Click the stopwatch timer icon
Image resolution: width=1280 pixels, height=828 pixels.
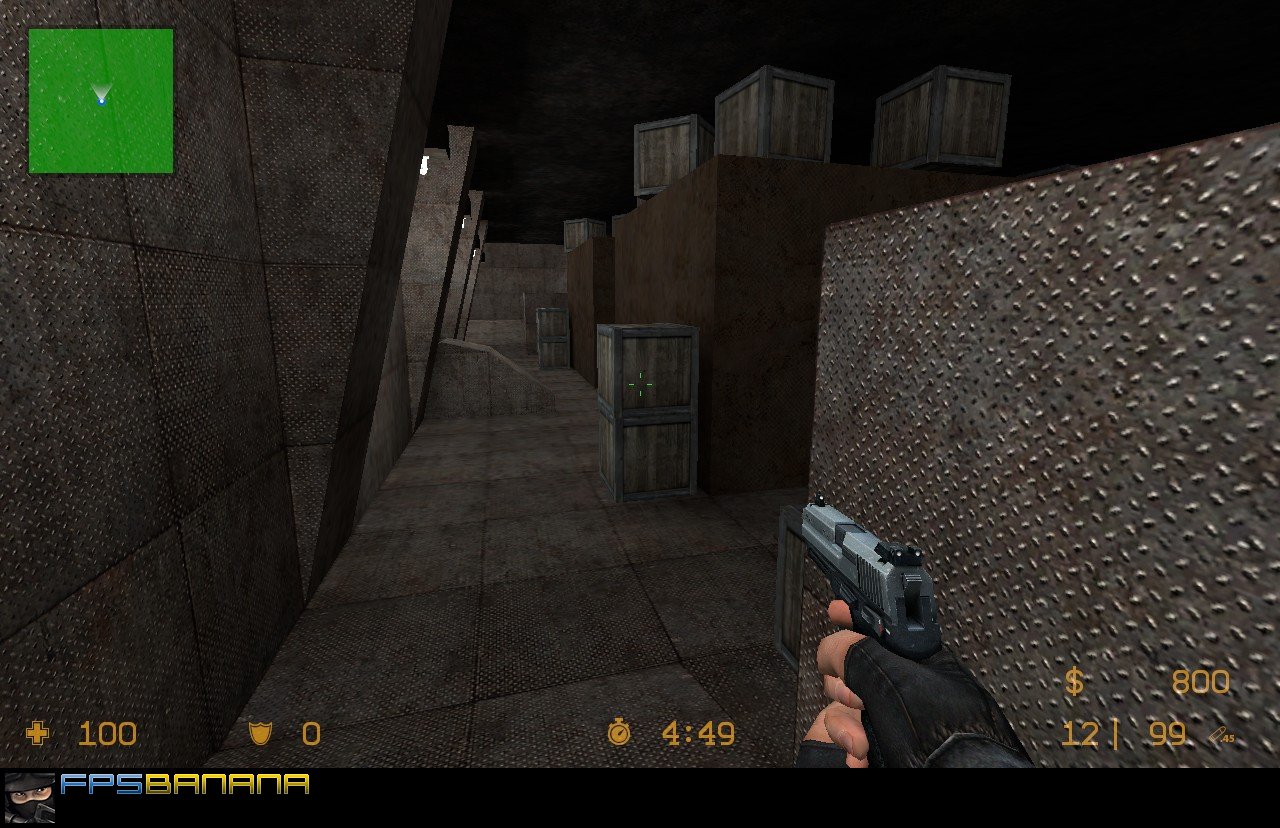[x=619, y=733]
